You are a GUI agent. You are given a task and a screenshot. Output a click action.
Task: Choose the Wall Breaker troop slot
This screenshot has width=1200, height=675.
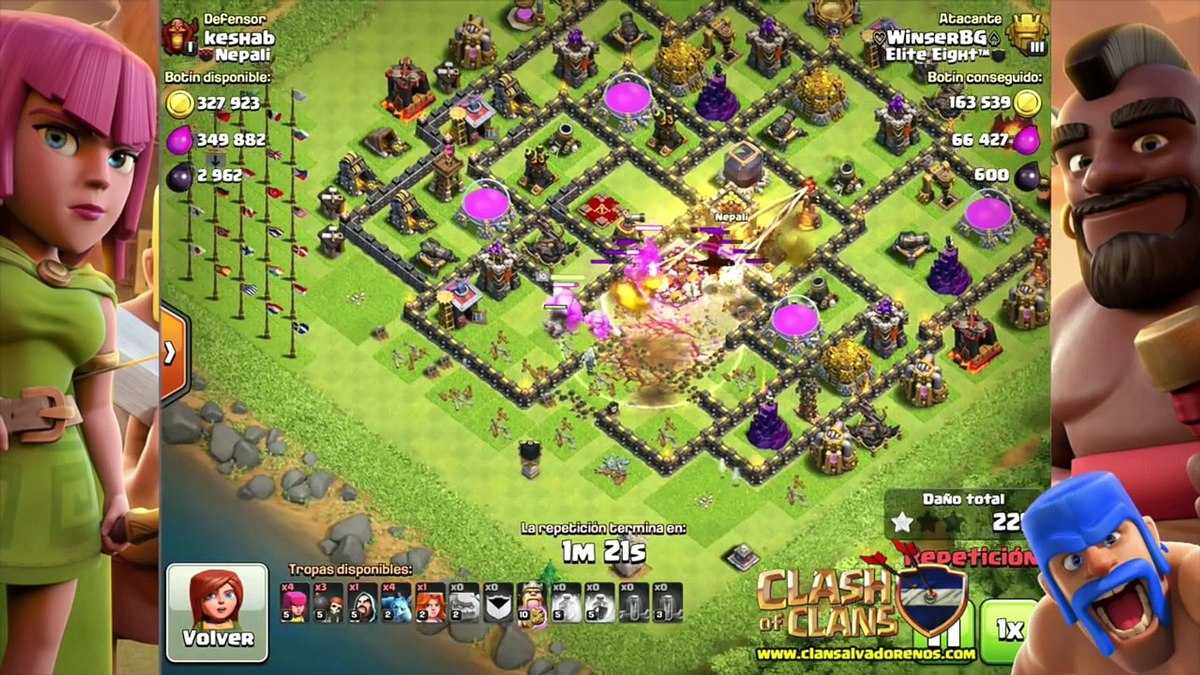pos(329,603)
